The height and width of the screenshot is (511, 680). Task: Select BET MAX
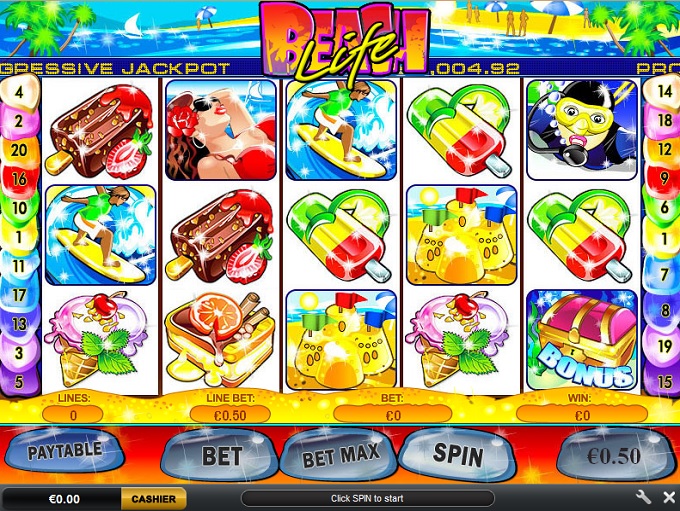[341, 455]
